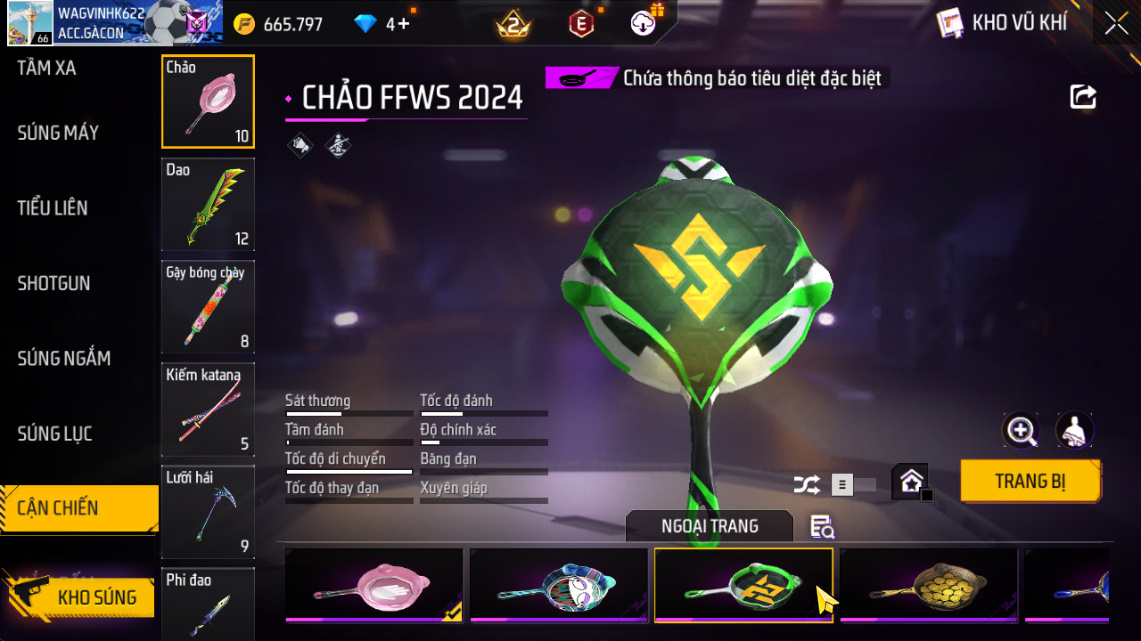Switch to the TIỂU LIÊN category
Image resolution: width=1141 pixels, height=641 pixels.
pyautogui.click(x=53, y=208)
